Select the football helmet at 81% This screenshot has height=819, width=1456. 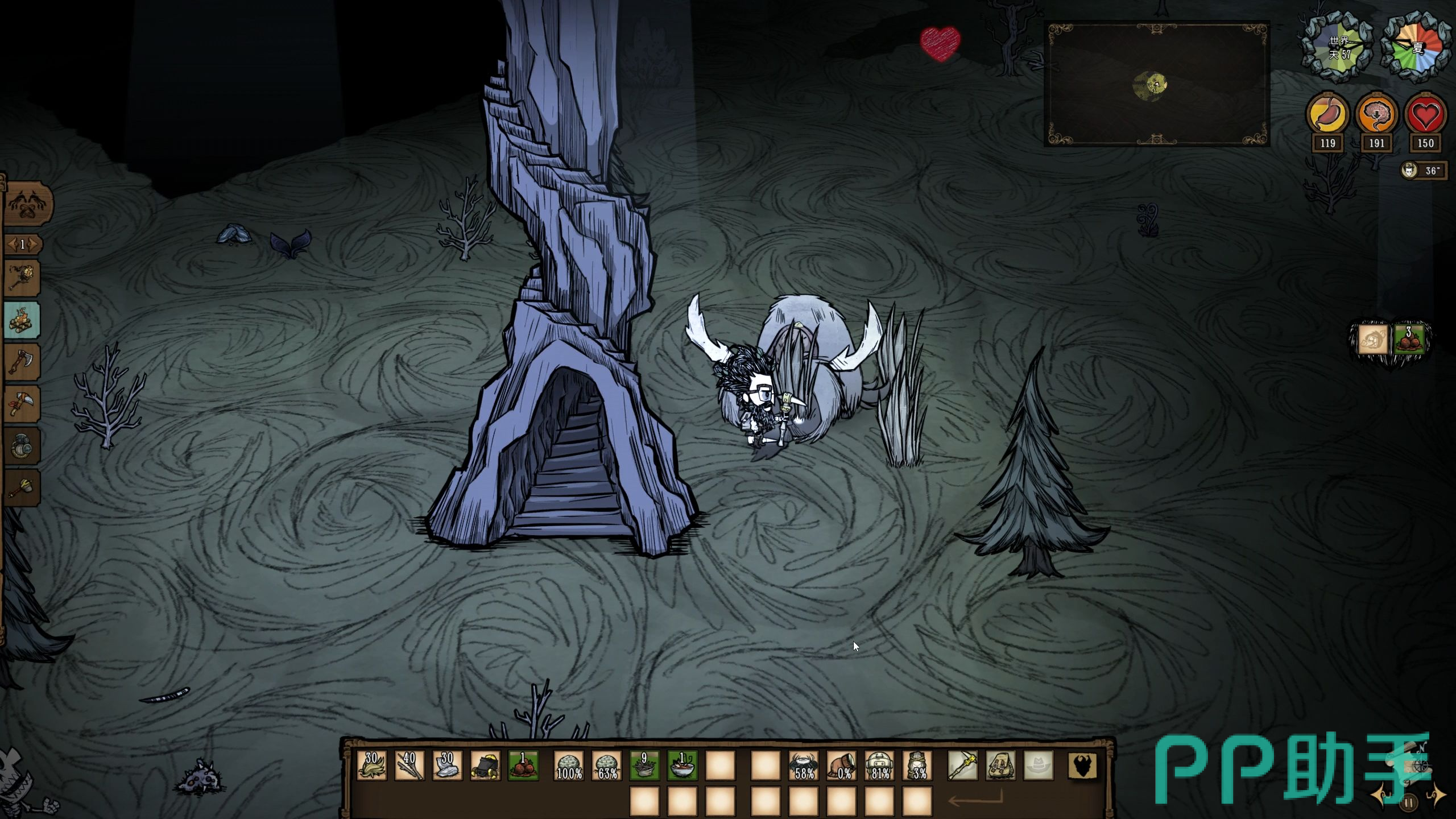pos(879,765)
